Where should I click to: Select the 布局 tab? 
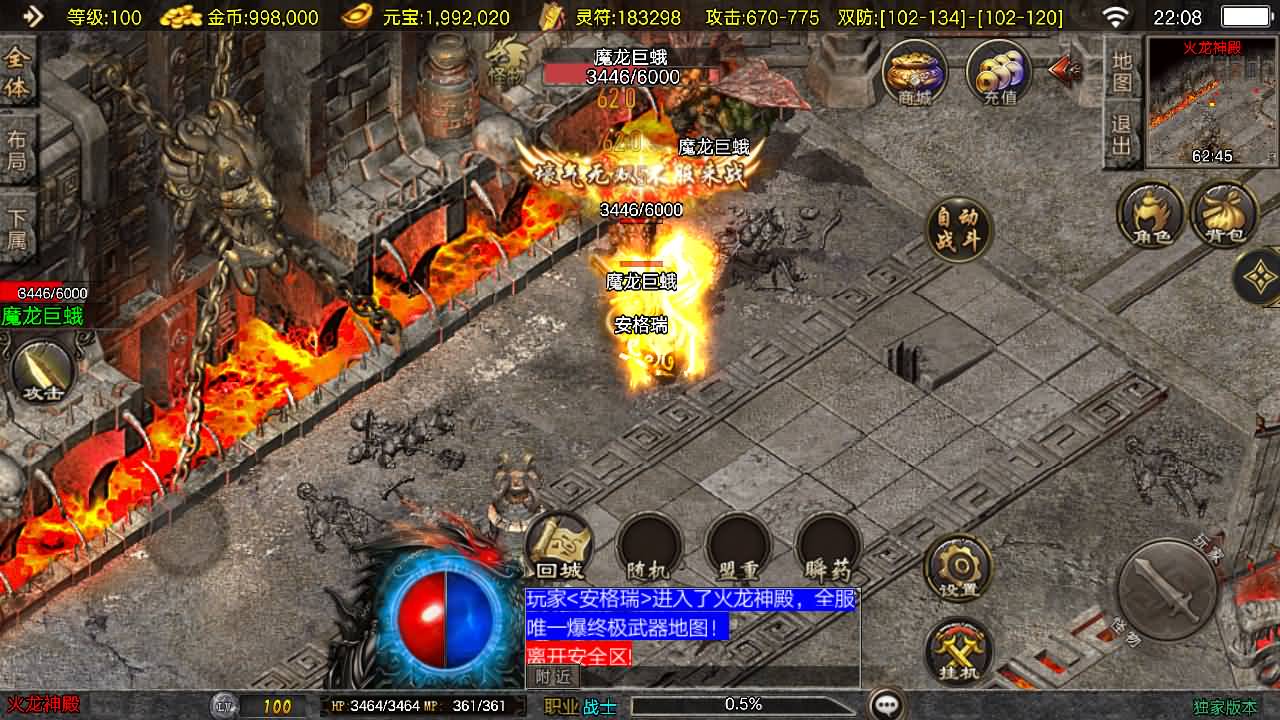(17, 150)
